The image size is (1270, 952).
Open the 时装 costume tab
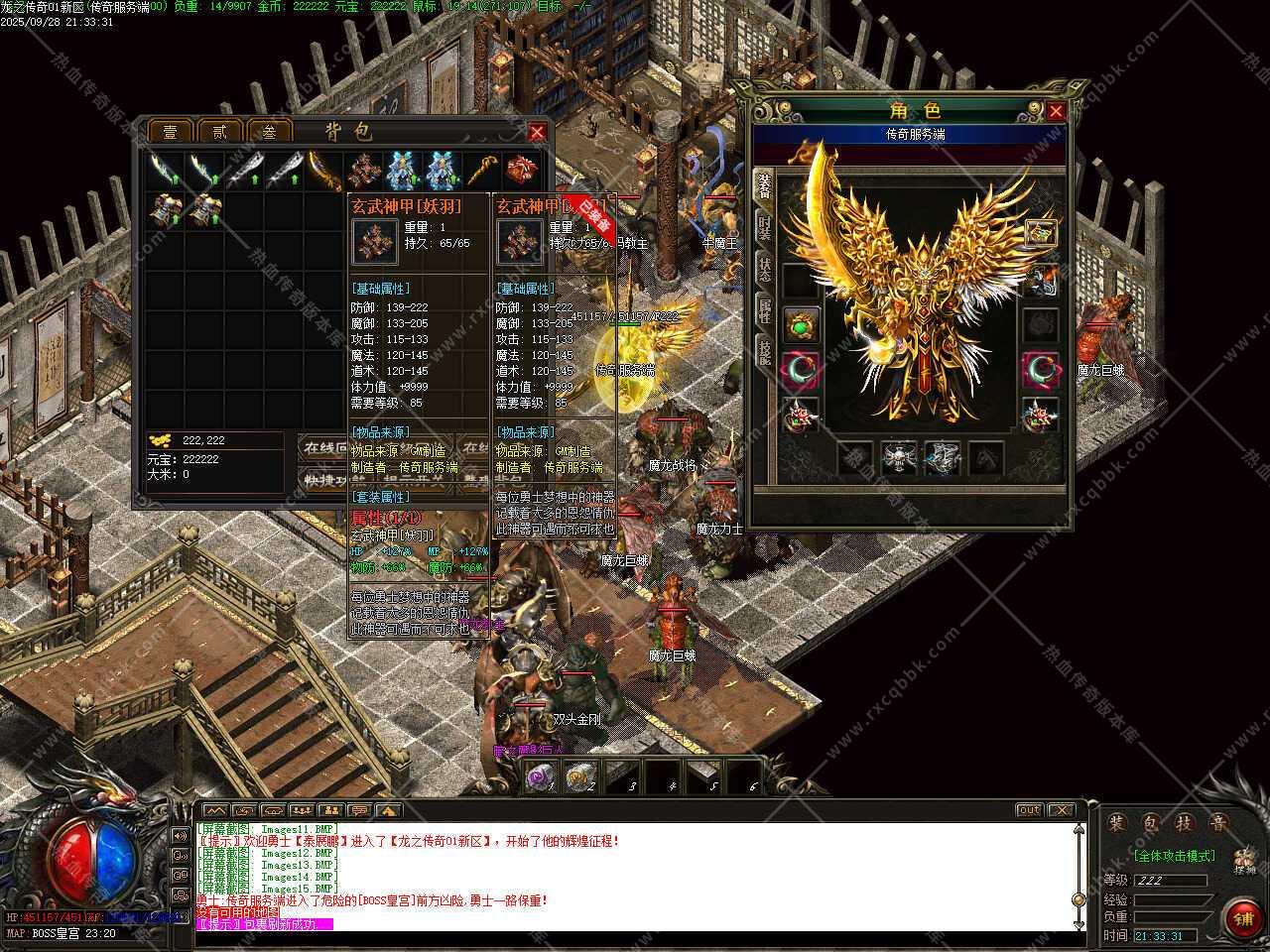pyautogui.click(x=764, y=227)
